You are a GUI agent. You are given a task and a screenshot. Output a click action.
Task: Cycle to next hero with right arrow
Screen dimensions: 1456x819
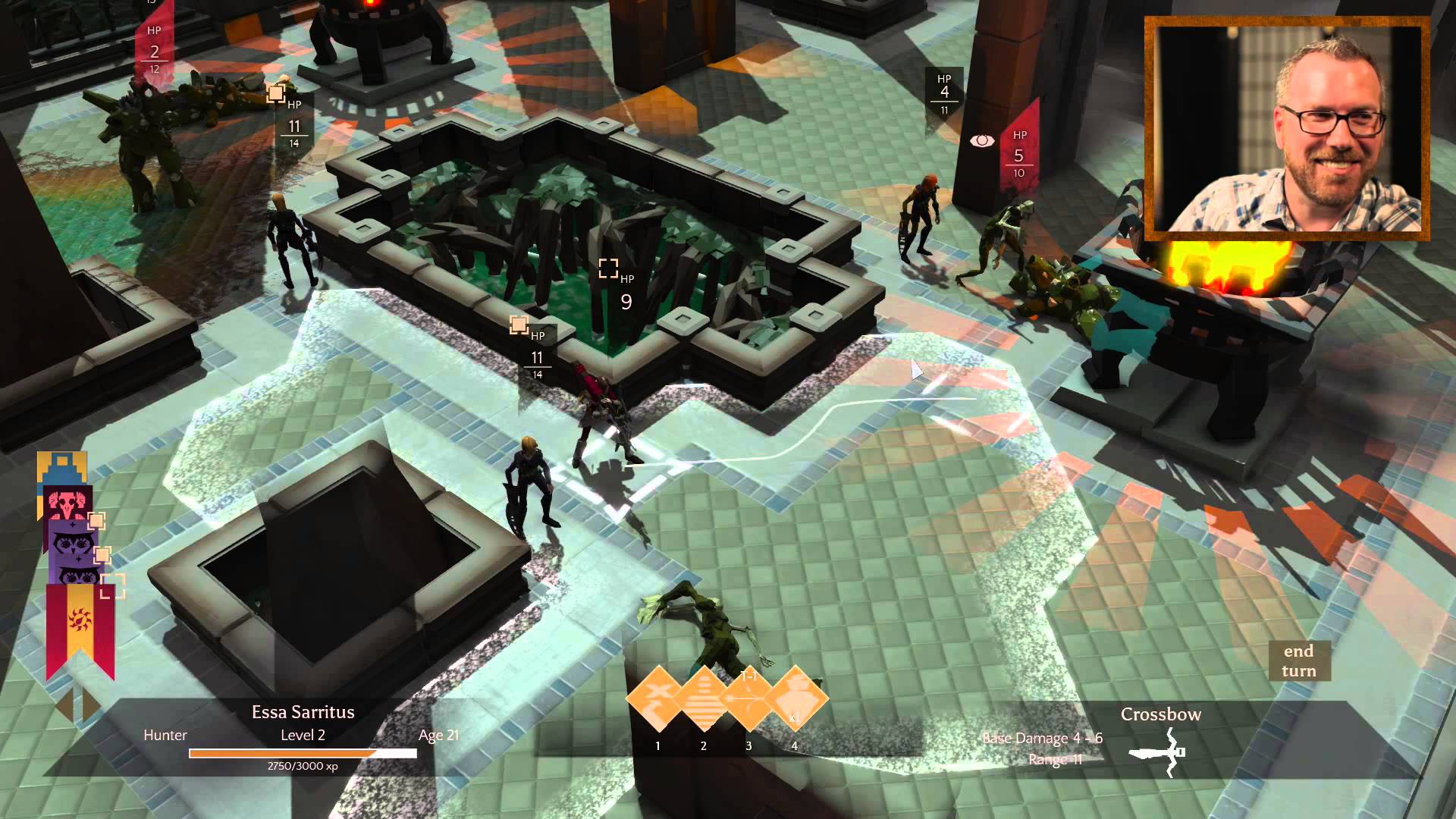click(91, 704)
